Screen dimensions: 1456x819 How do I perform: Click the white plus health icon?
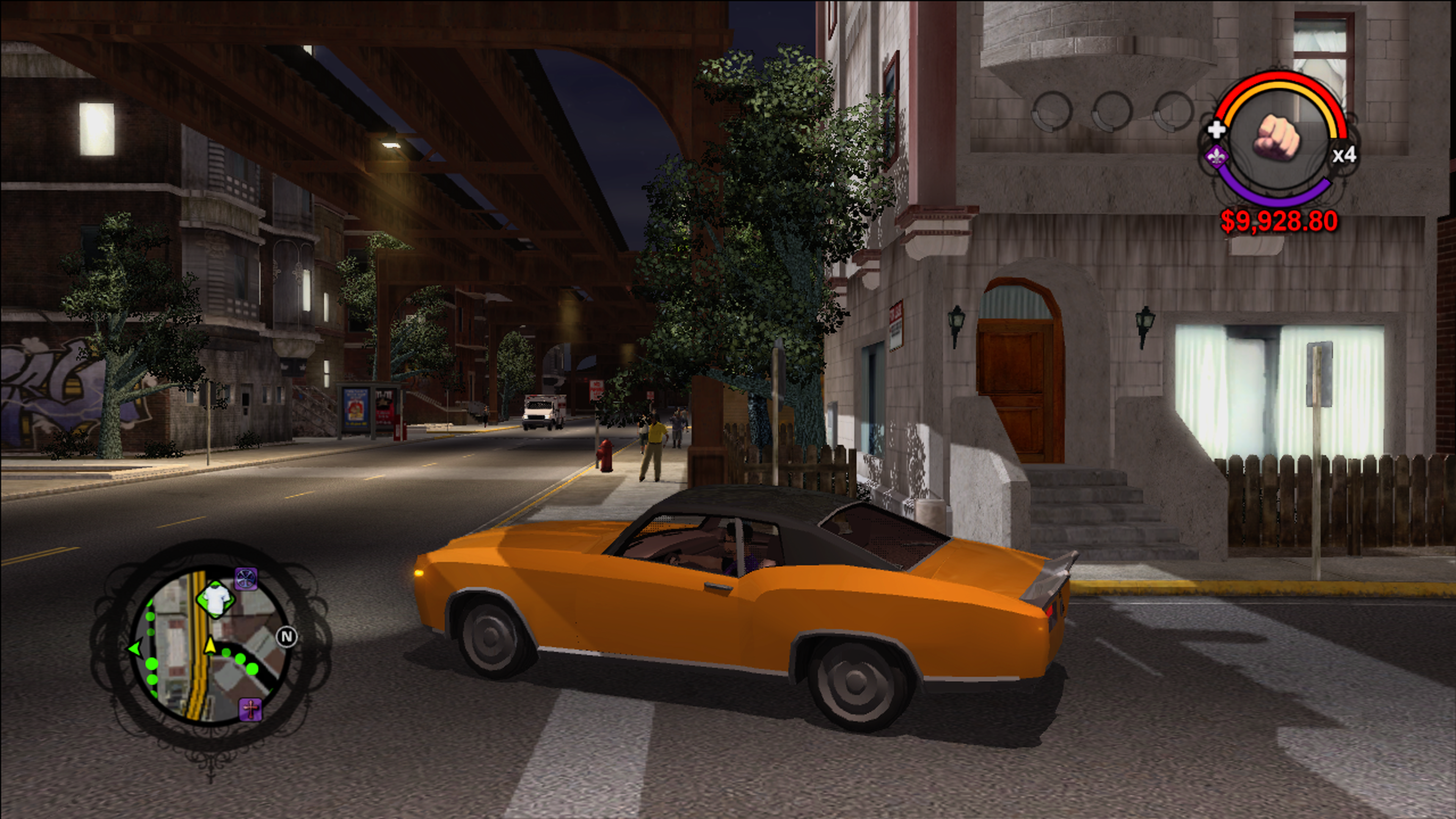[1216, 130]
